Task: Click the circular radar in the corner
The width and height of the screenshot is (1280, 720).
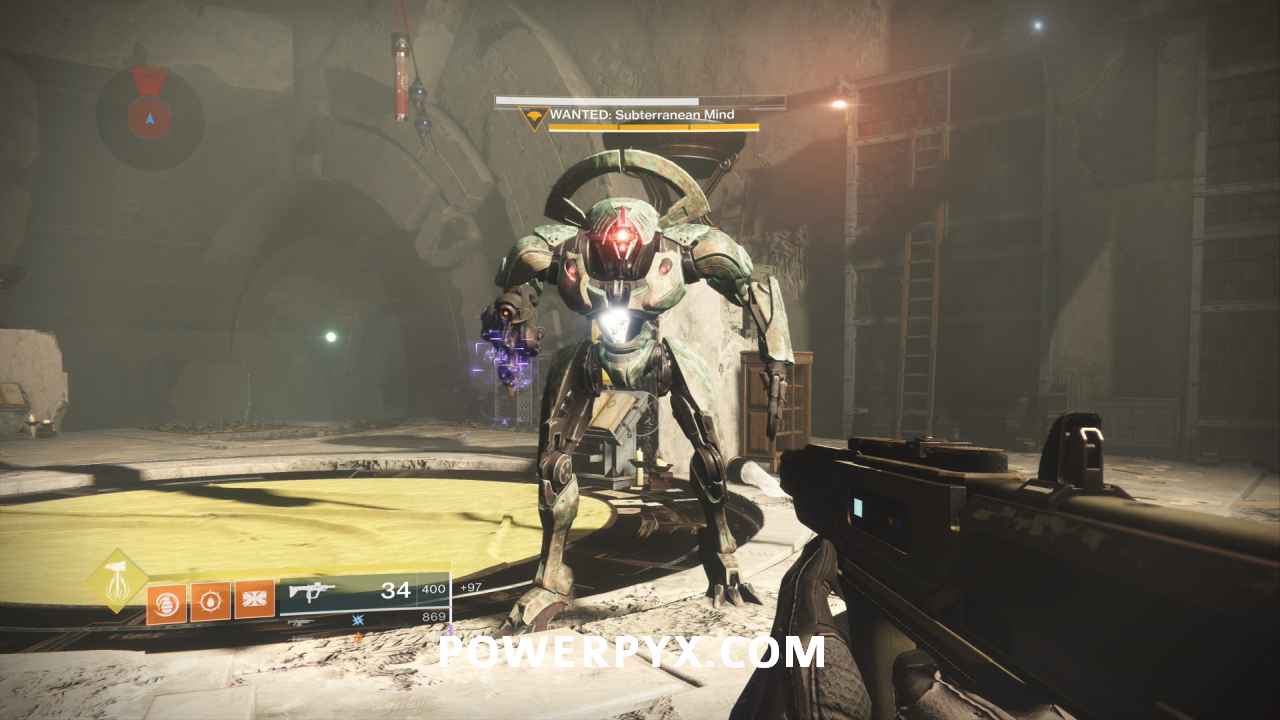Action: tap(150, 118)
